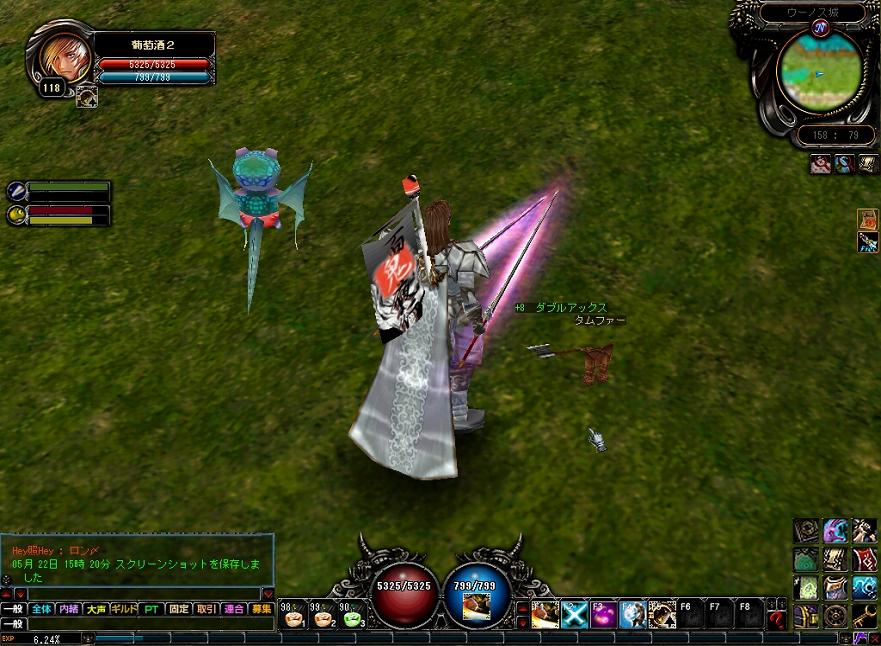Activate the F1 skill slot
Image resolution: width=881 pixels, height=646 pixels.
(545, 614)
